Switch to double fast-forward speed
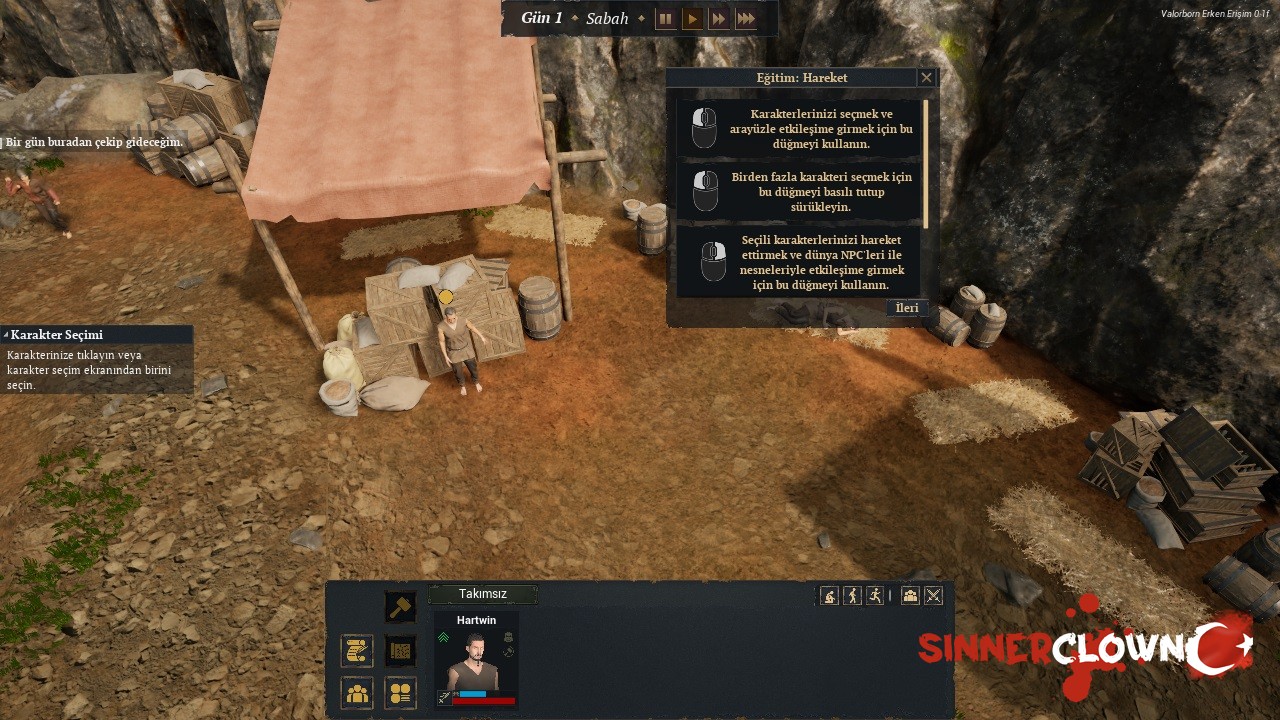Screen dimensions: 1280x720 719,19
